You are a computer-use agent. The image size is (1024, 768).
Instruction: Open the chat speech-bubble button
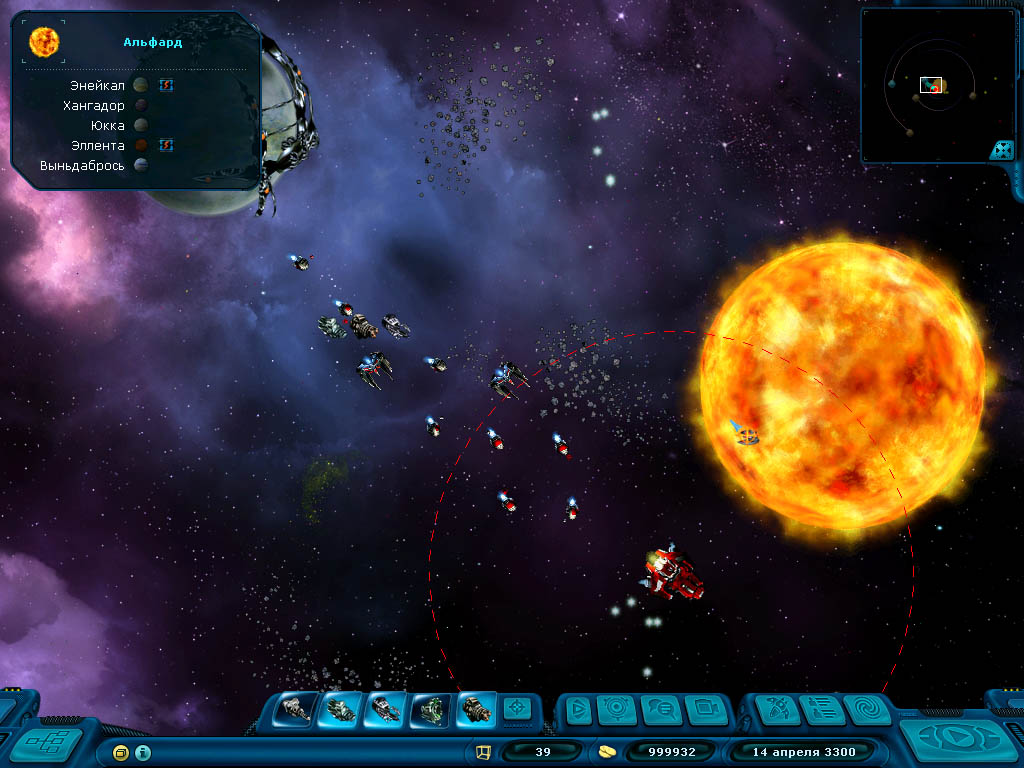[661, 710]
